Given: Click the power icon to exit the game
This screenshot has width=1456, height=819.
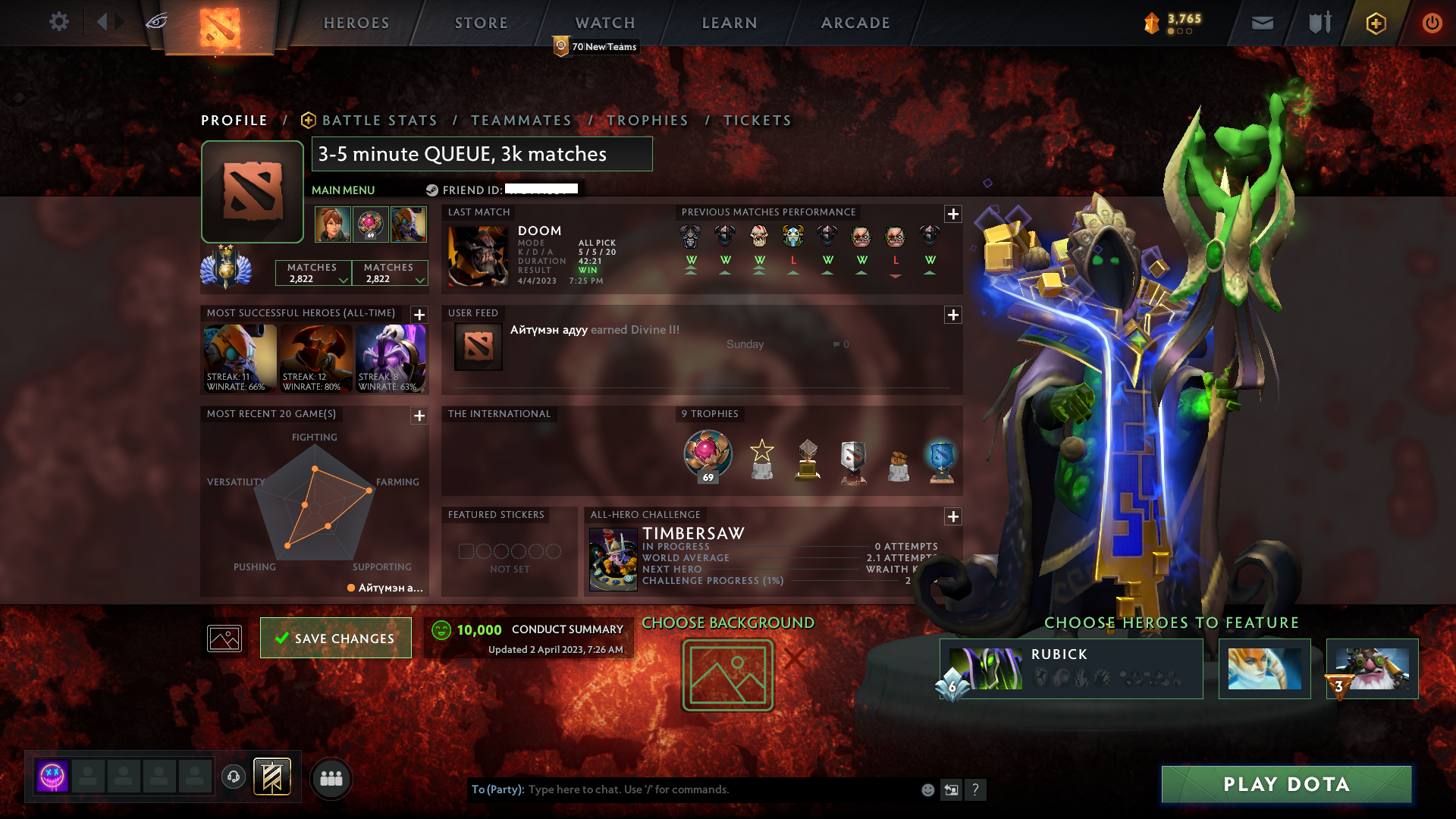Looking at the screenshot, I should point(1432,23).
